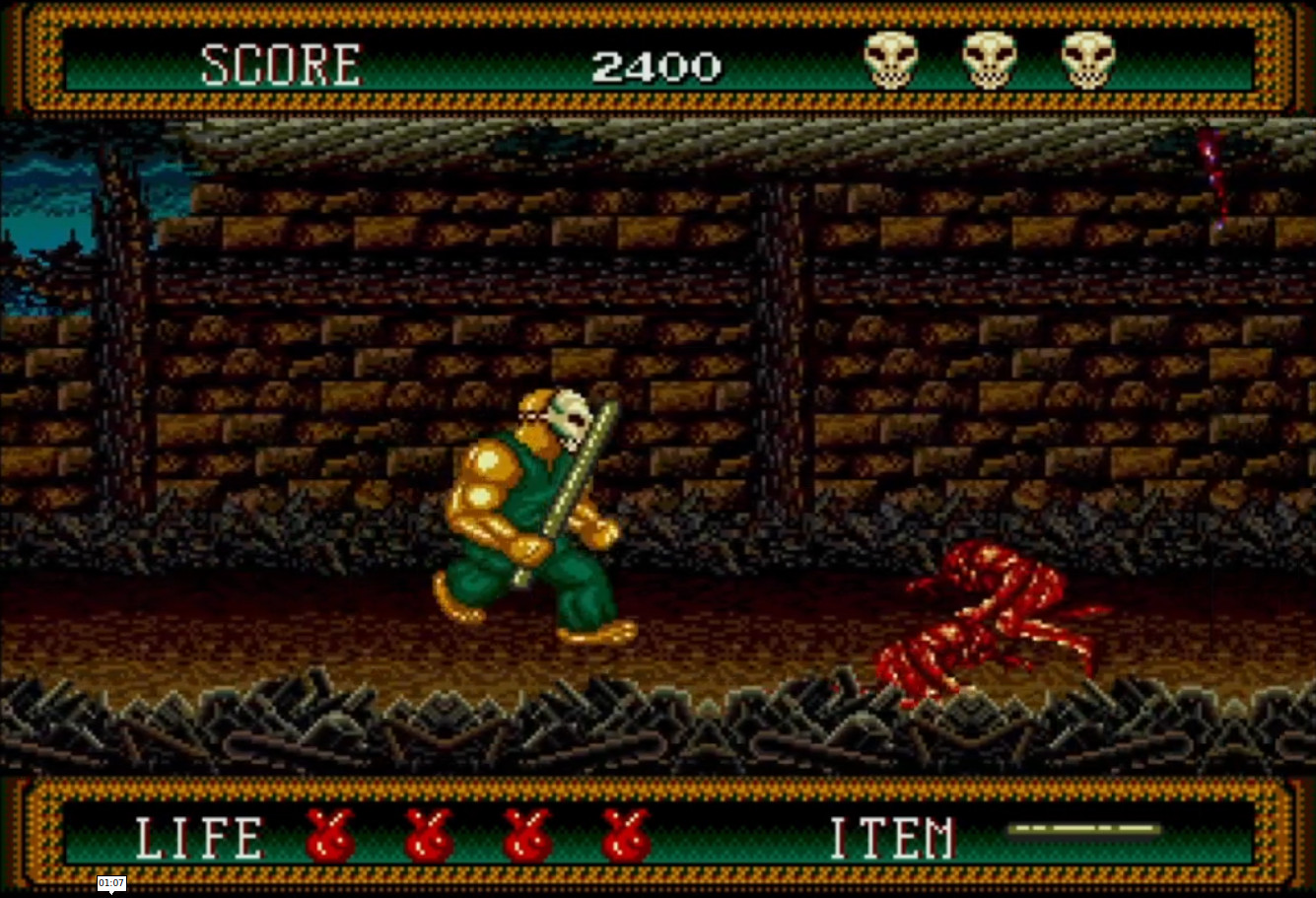Select the pipe weapon in the ITEM slot
The image size is (1316, 898).
[1084, 829]
